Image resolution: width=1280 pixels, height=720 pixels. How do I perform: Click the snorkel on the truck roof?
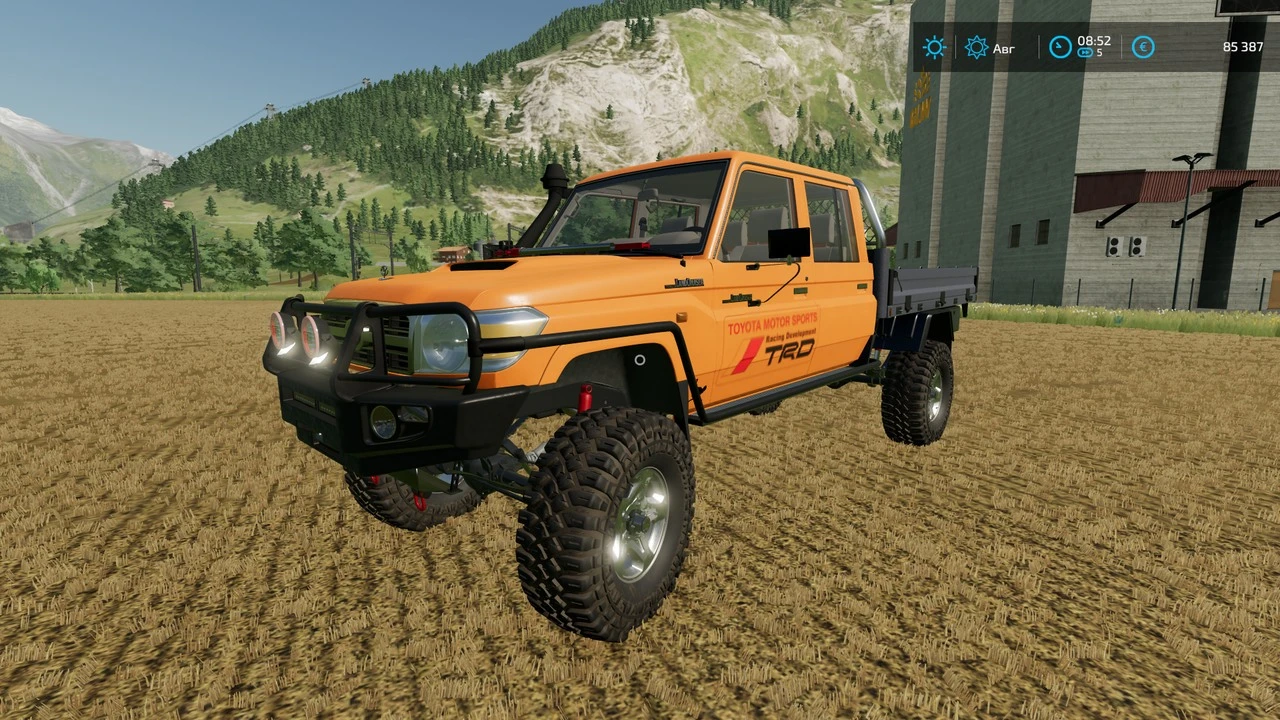(553, 185)
